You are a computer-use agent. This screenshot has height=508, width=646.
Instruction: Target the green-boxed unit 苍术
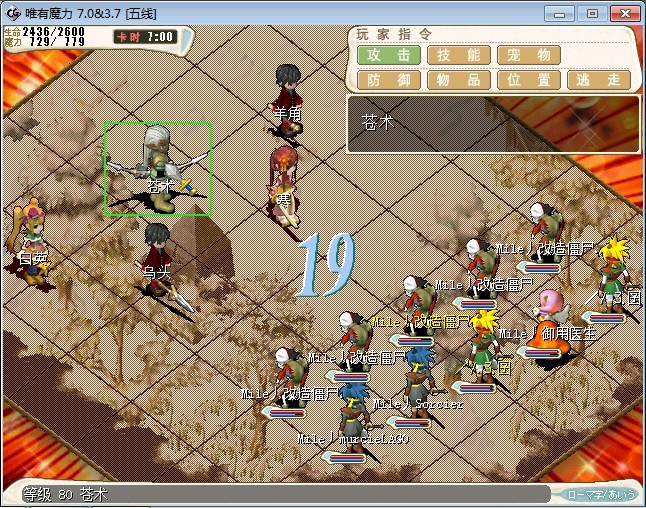coord(158,168)
